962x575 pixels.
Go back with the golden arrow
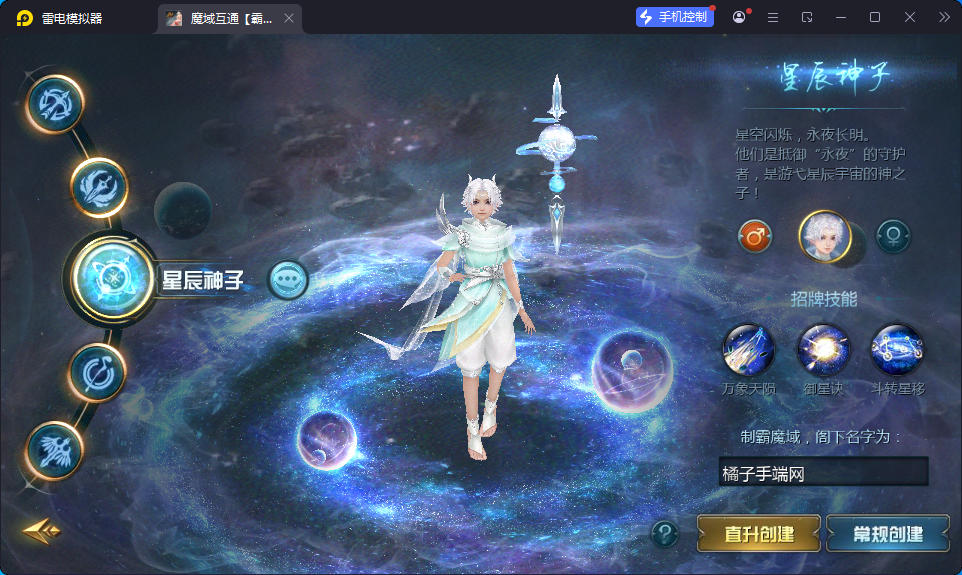(x=41, y=529)
